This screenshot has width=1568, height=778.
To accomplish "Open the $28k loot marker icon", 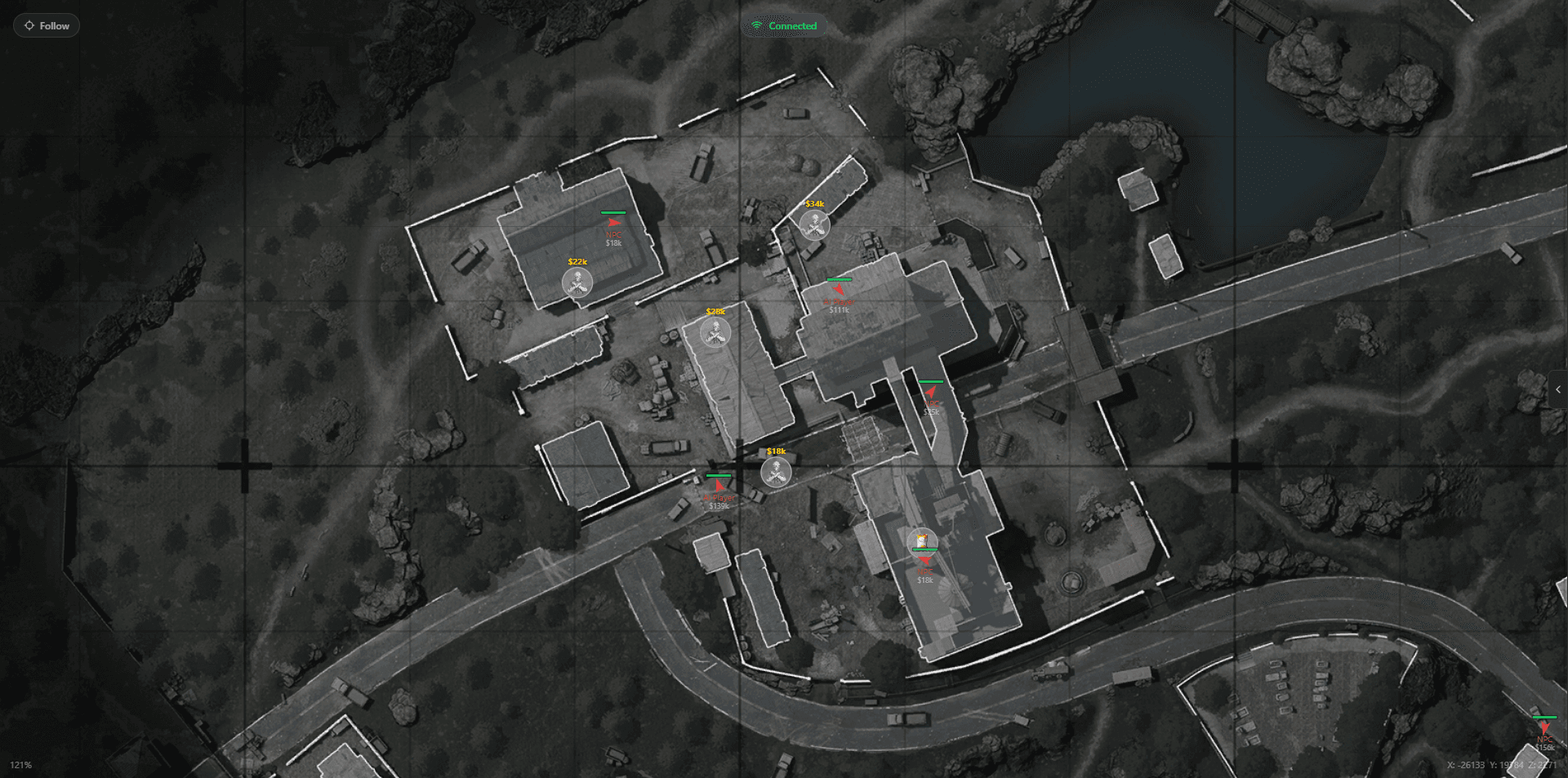I will click(x=716, y=332).
